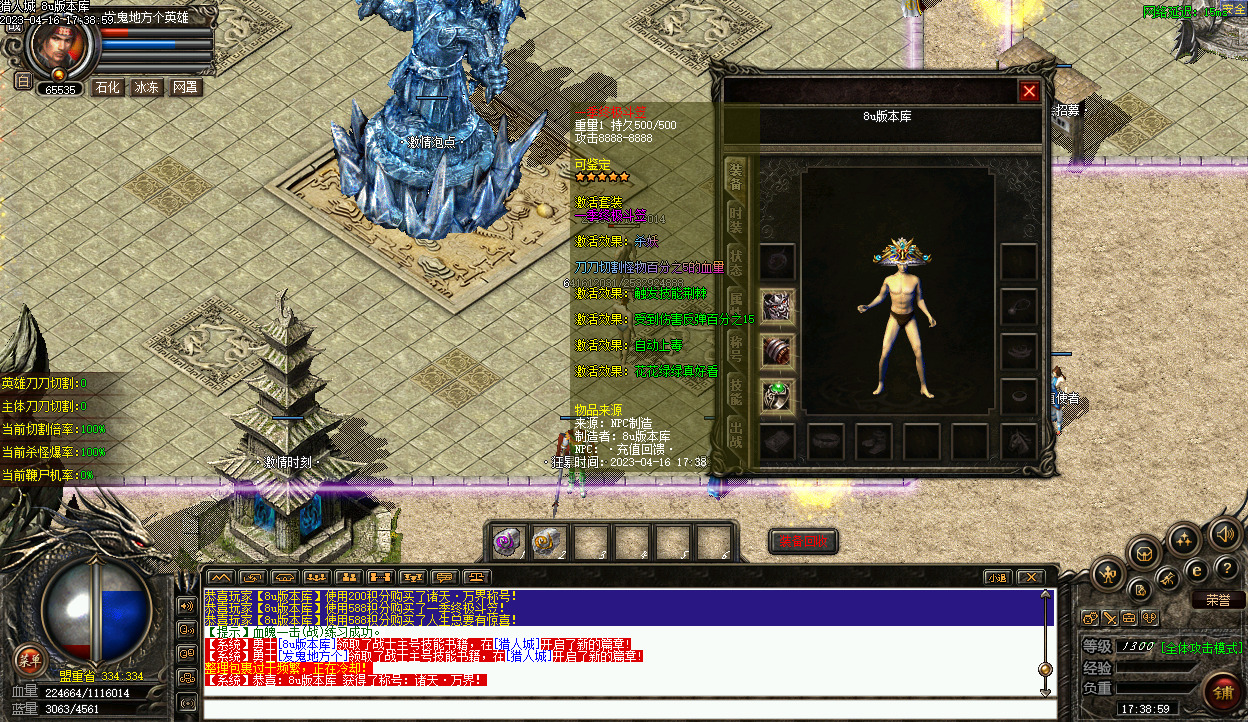Toggle the sound speaker round icon
The width and height of the screenshot is (1248, 722).
click(x=1225, y=534)
